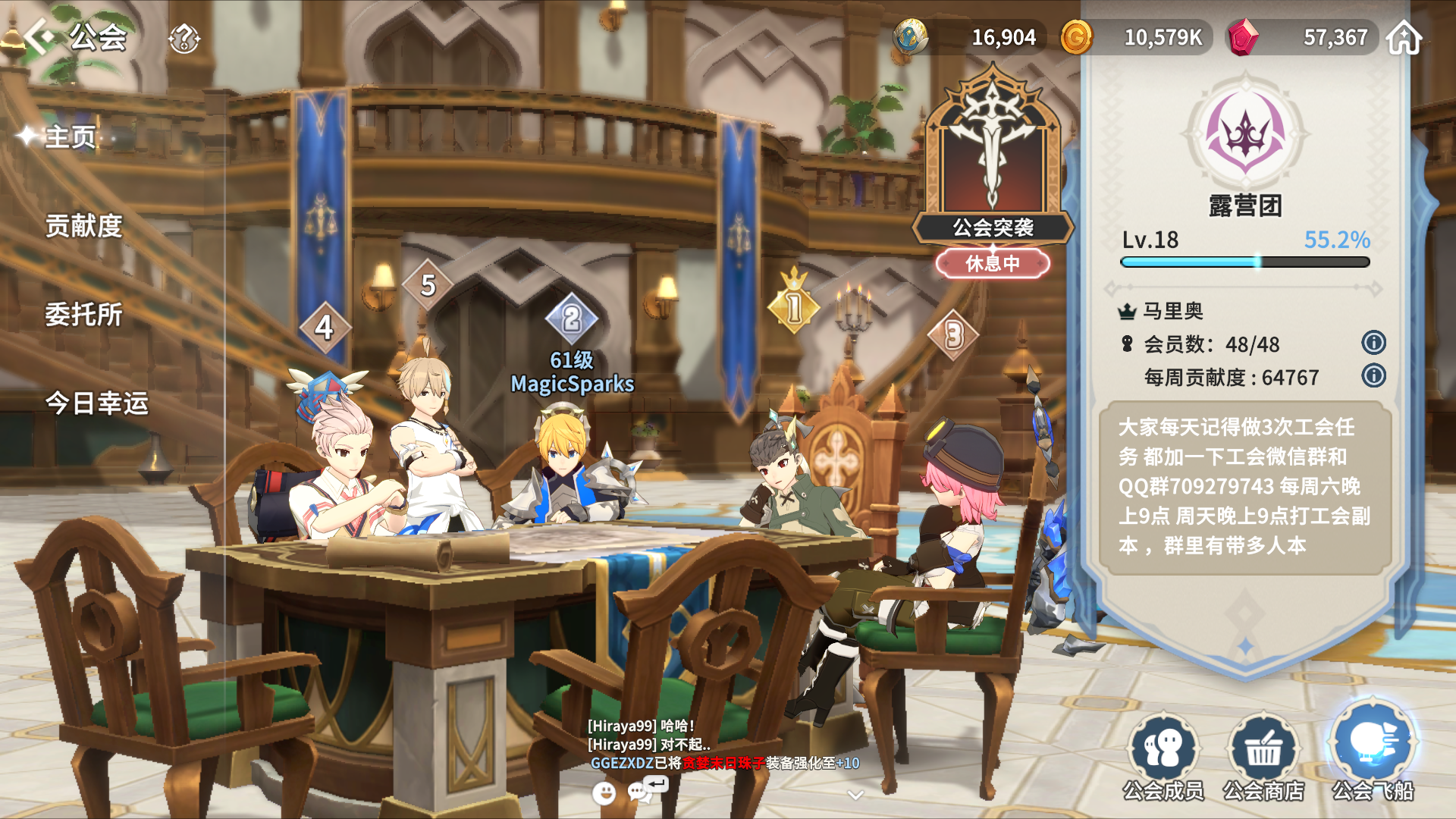Click the gold coin currency icon
Screen dimensions: 1456x819
pyautogui.click(x=1076, y=37)
